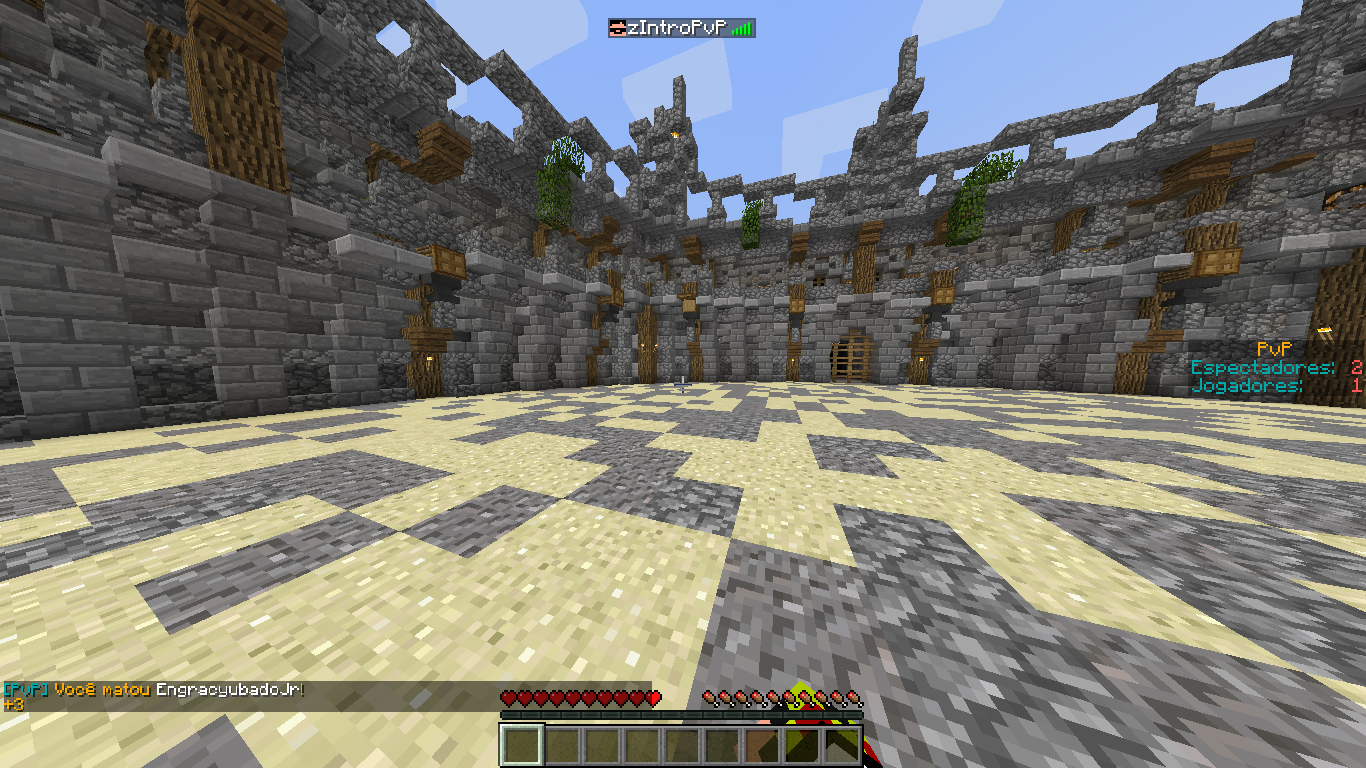This screenshot has width=1366, height=768.
Task: Click the zIntroPvP player entry
Action: point(681,28)
